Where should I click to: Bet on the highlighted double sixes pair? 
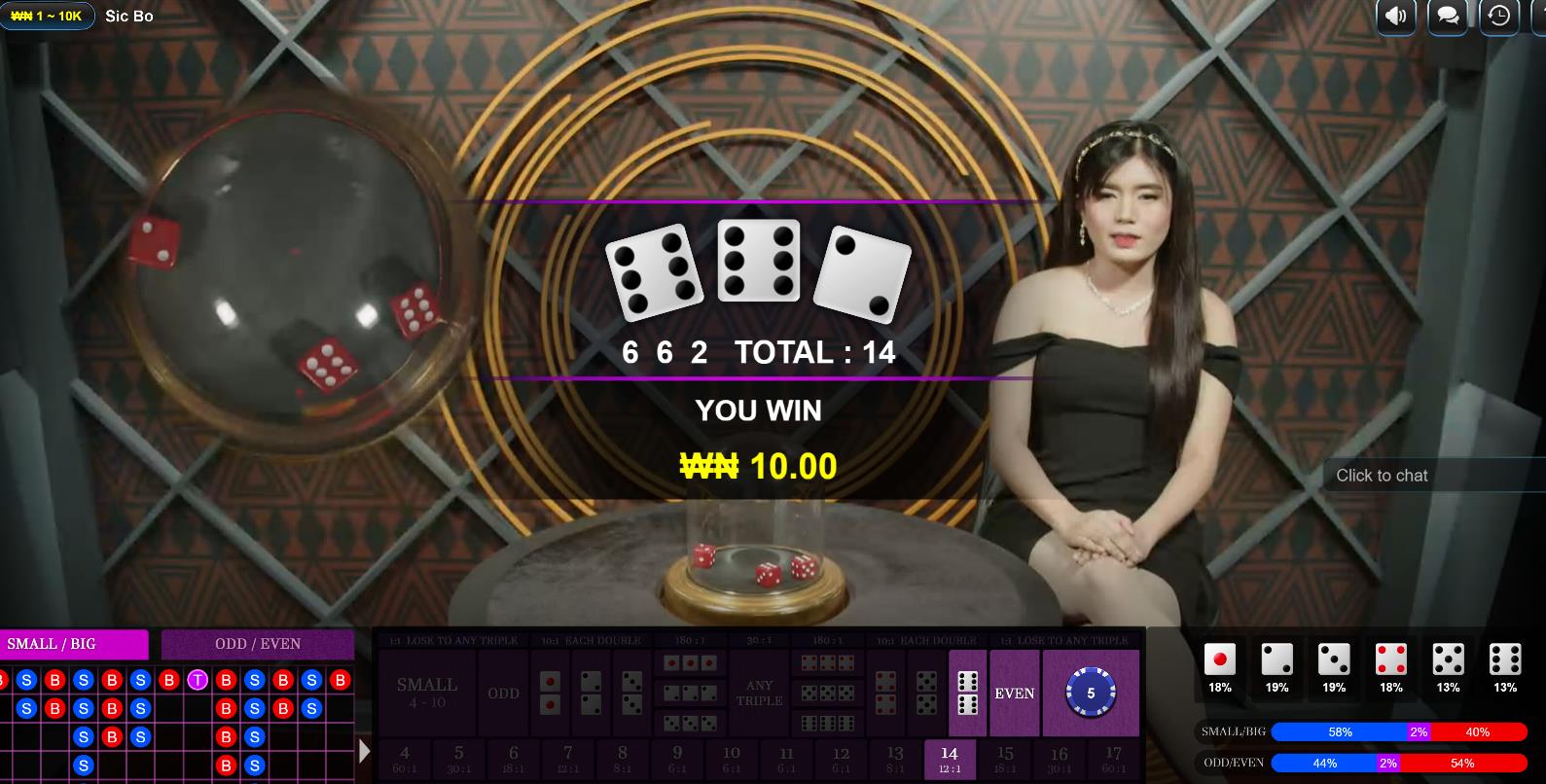967,693
